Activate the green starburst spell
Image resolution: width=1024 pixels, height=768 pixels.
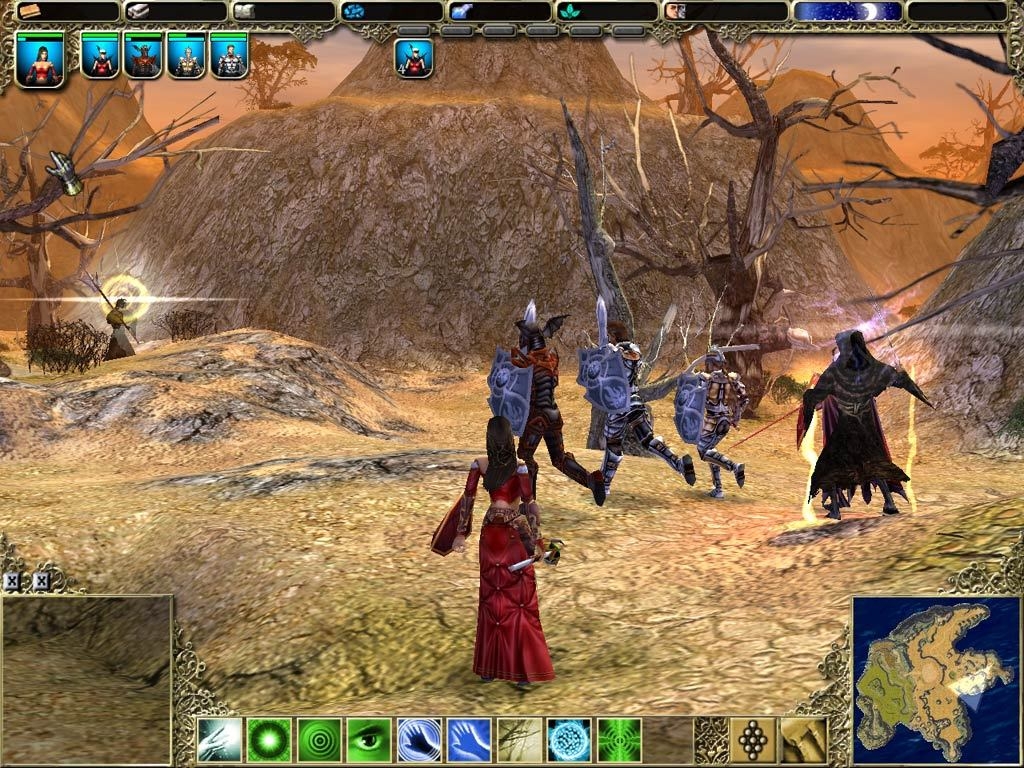[269, 740]
